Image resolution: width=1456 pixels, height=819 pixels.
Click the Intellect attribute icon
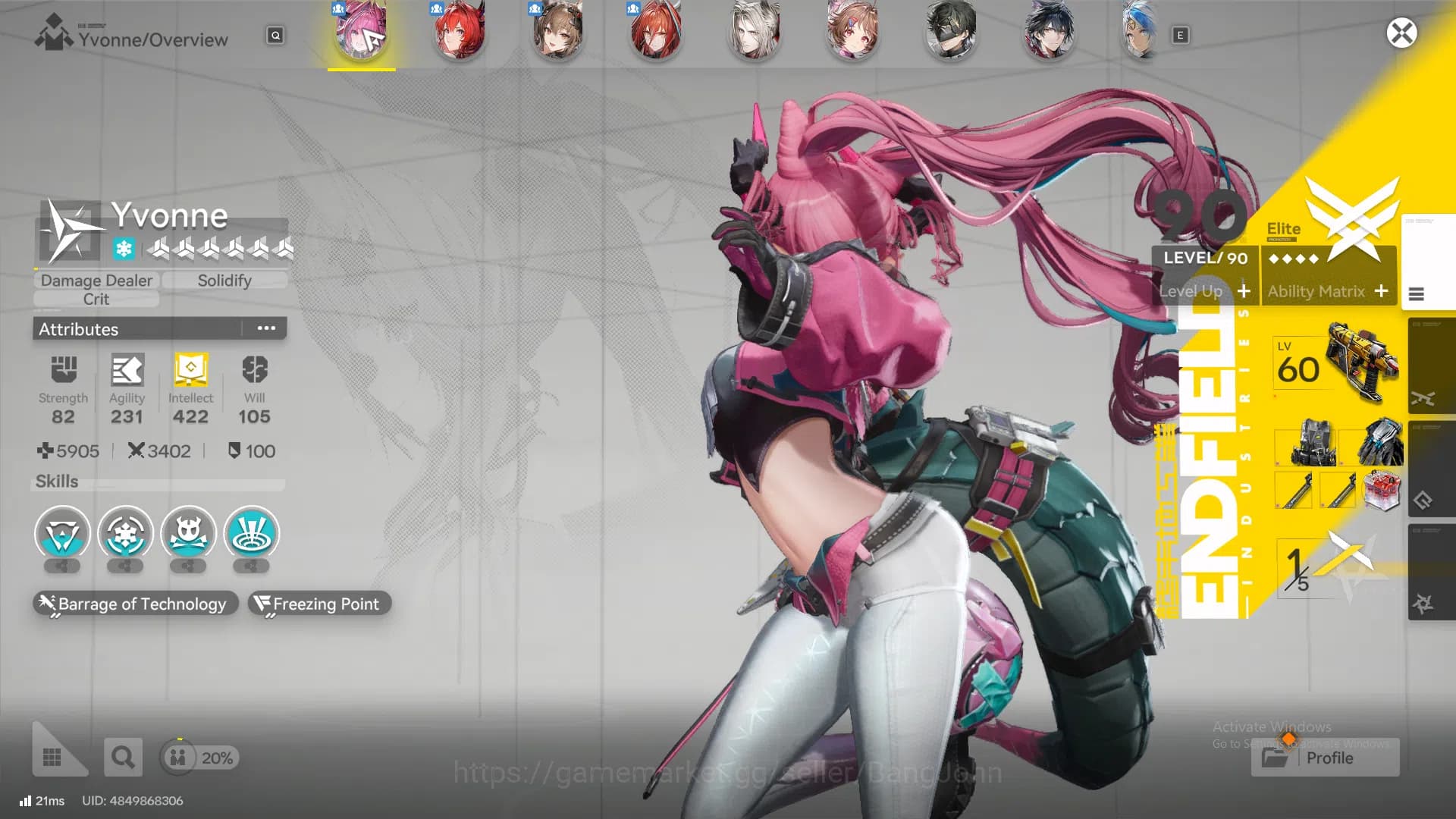pyautogui.click(x=190, y=372)
